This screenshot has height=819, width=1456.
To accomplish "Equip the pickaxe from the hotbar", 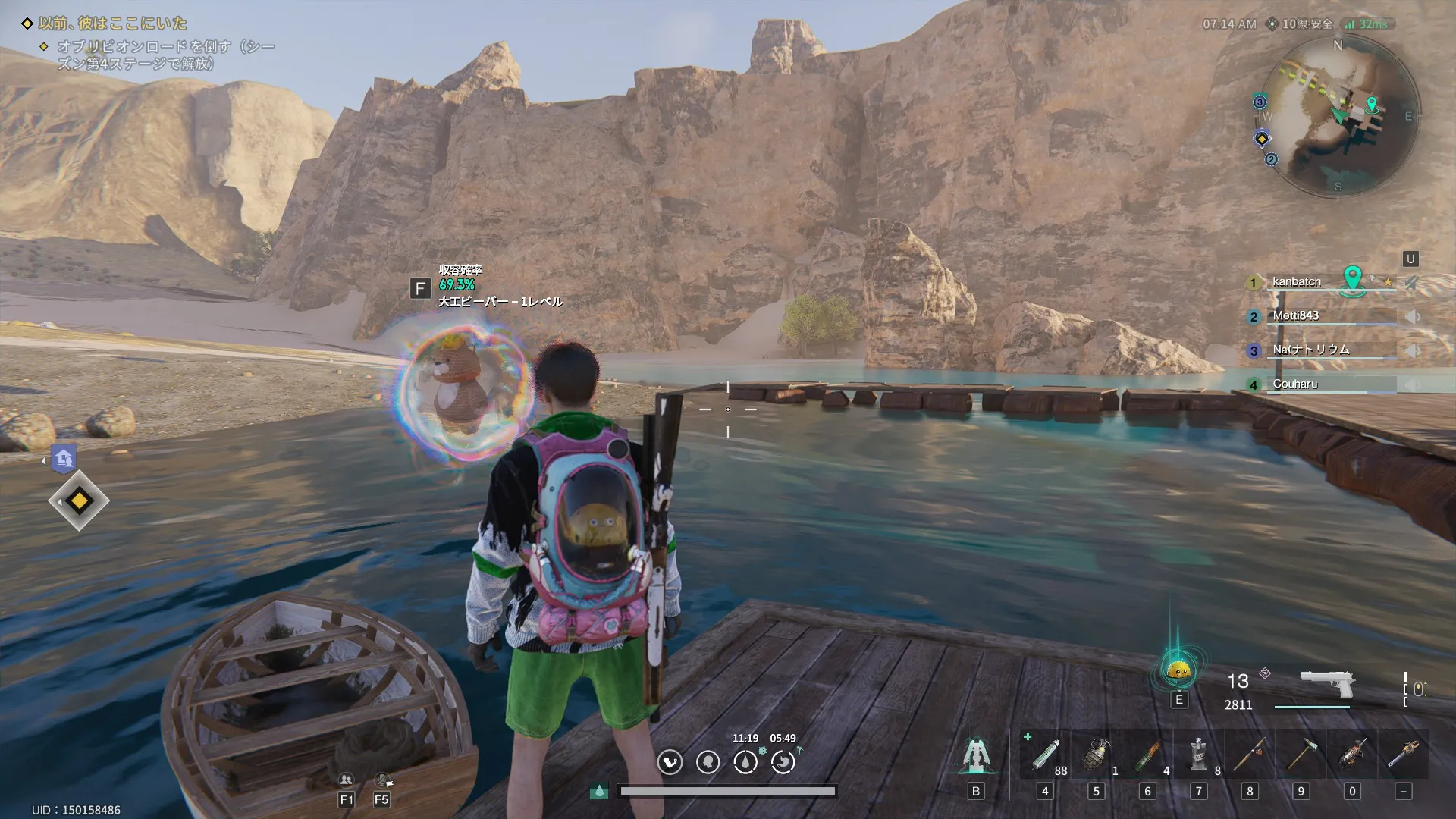I will [1301, 755].
